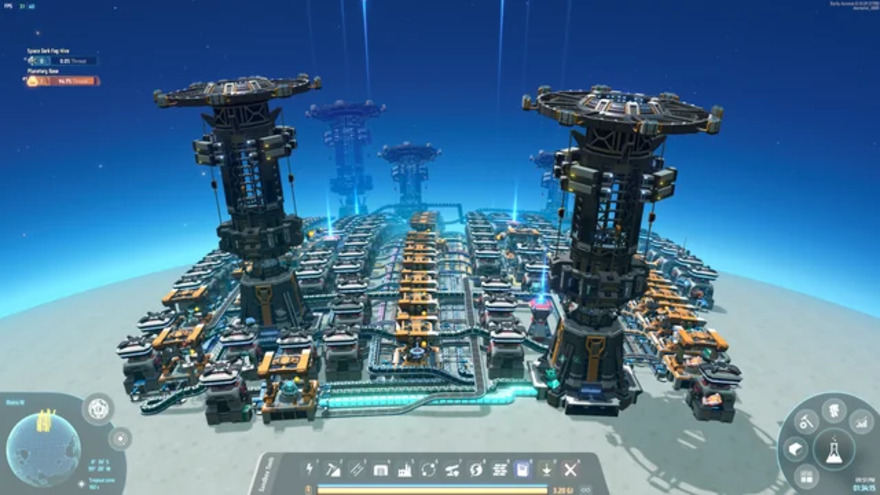Open the starmap button beside the minimap
This screenshot has width=880, height=495.
(x=120, y=438)
